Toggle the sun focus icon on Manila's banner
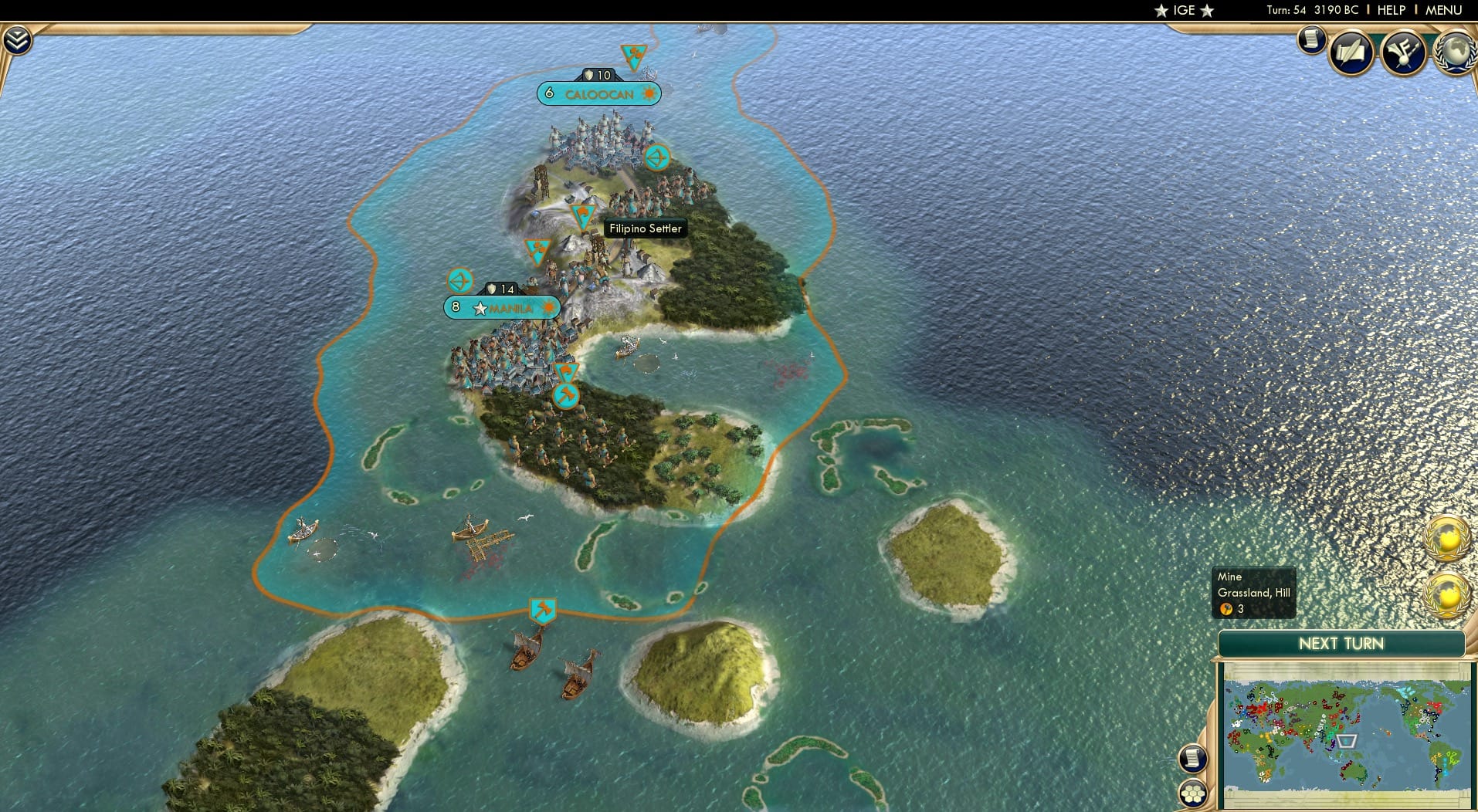Screen dimensions: 1478x812 [x=548, y=308]
